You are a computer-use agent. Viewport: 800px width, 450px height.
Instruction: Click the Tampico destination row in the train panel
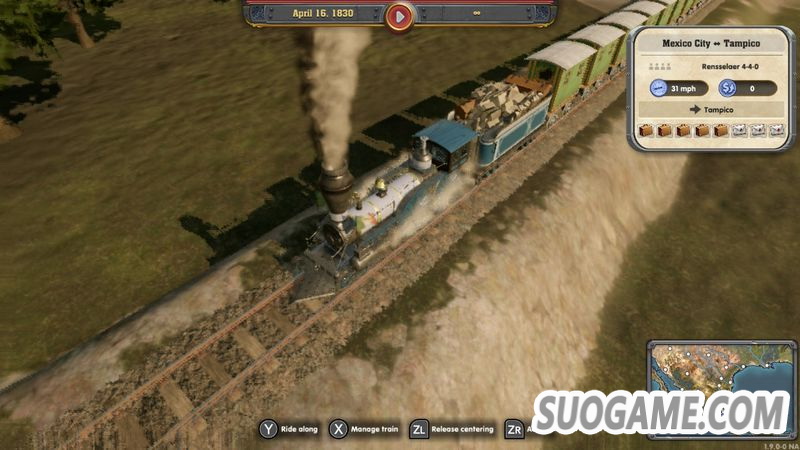[710, 110]
